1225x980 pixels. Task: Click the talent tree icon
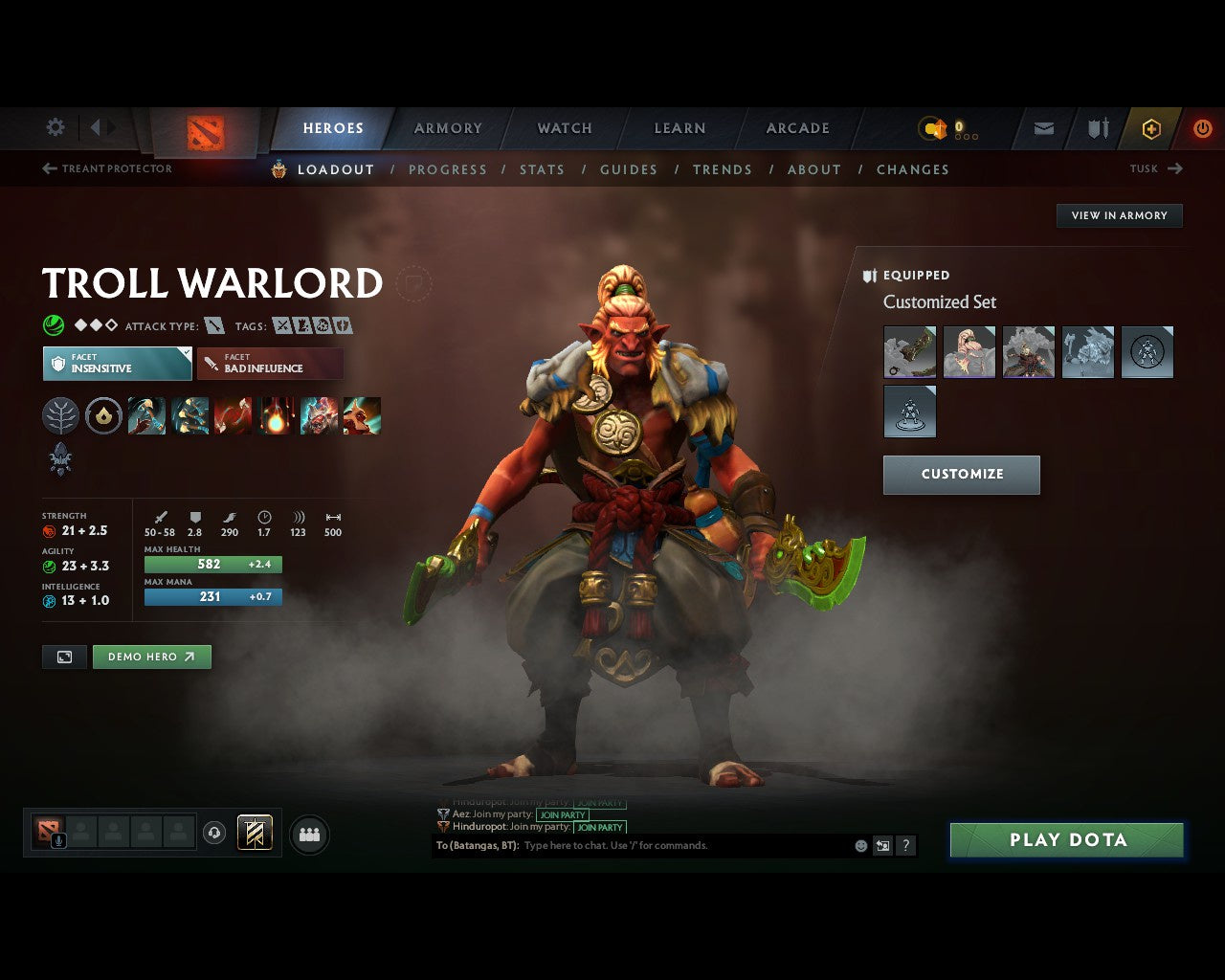click(60, 415)
